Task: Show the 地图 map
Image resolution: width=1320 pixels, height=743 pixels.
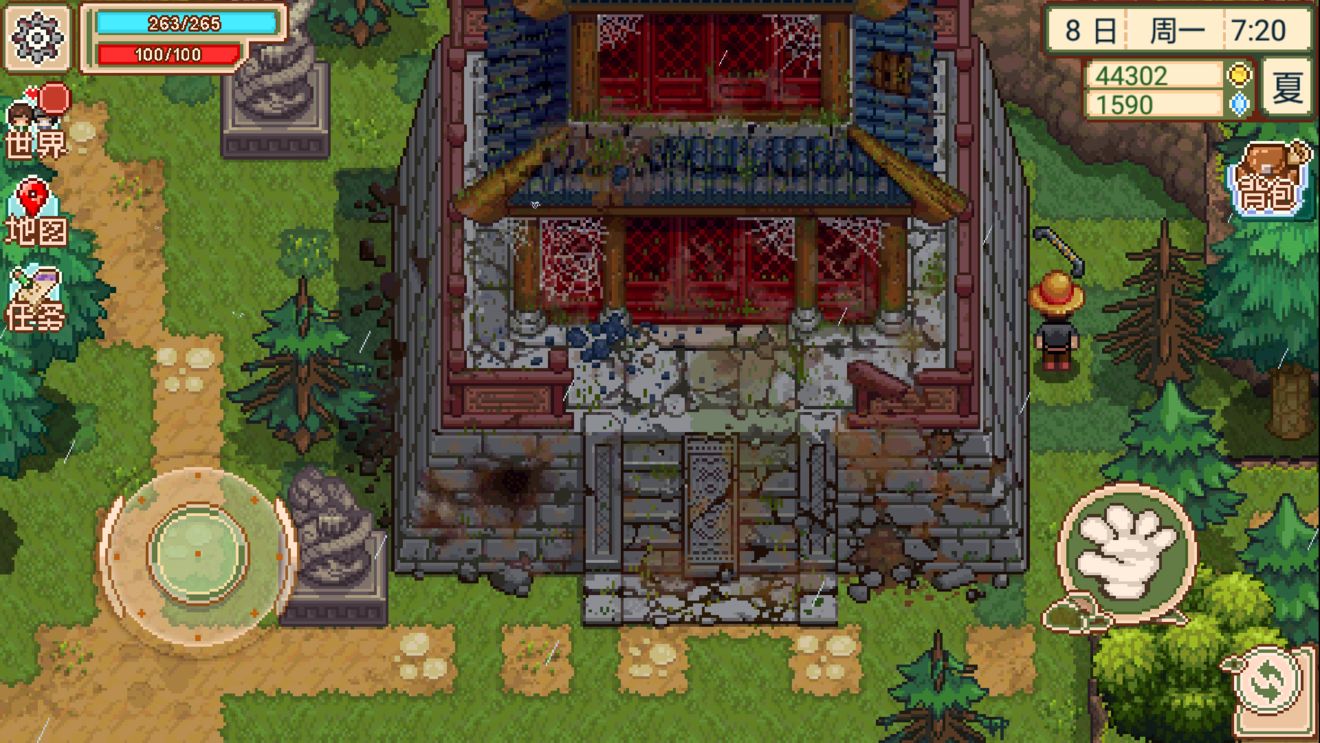Action: [36, 213]
